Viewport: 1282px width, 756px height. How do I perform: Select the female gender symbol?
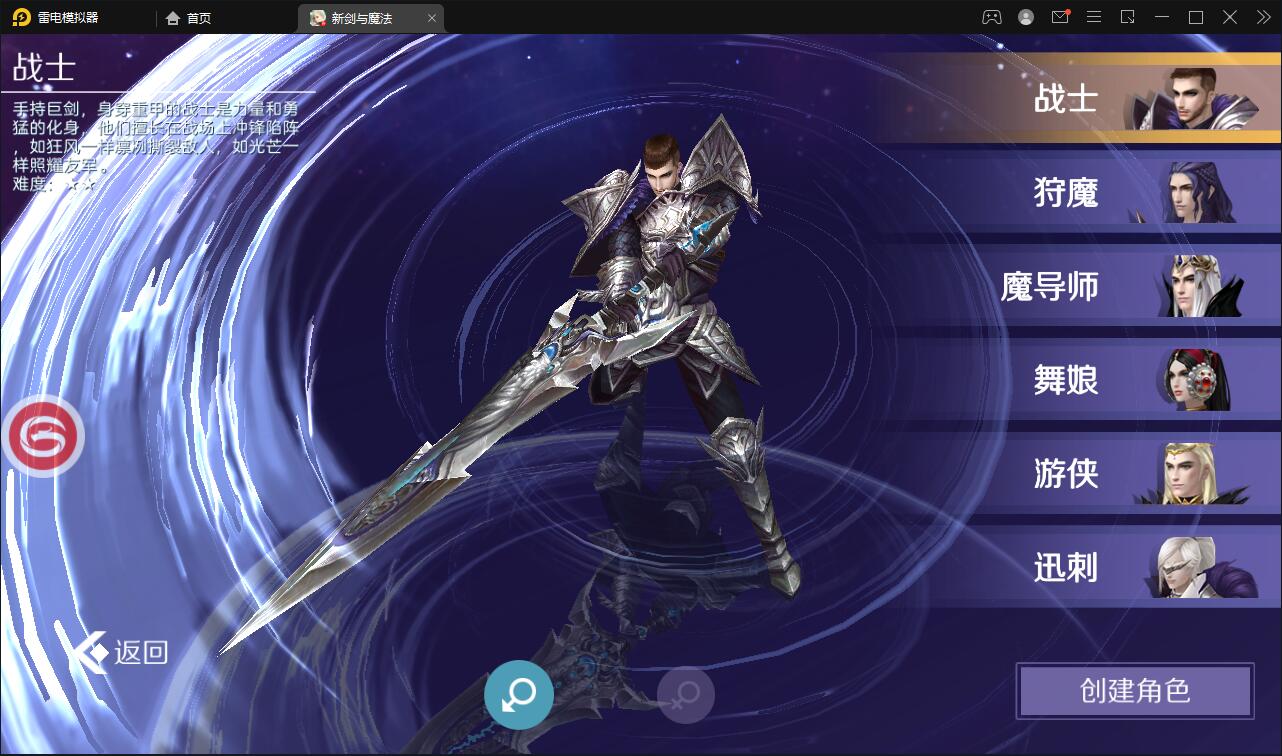pyautogui.click(x=685, y=694)
